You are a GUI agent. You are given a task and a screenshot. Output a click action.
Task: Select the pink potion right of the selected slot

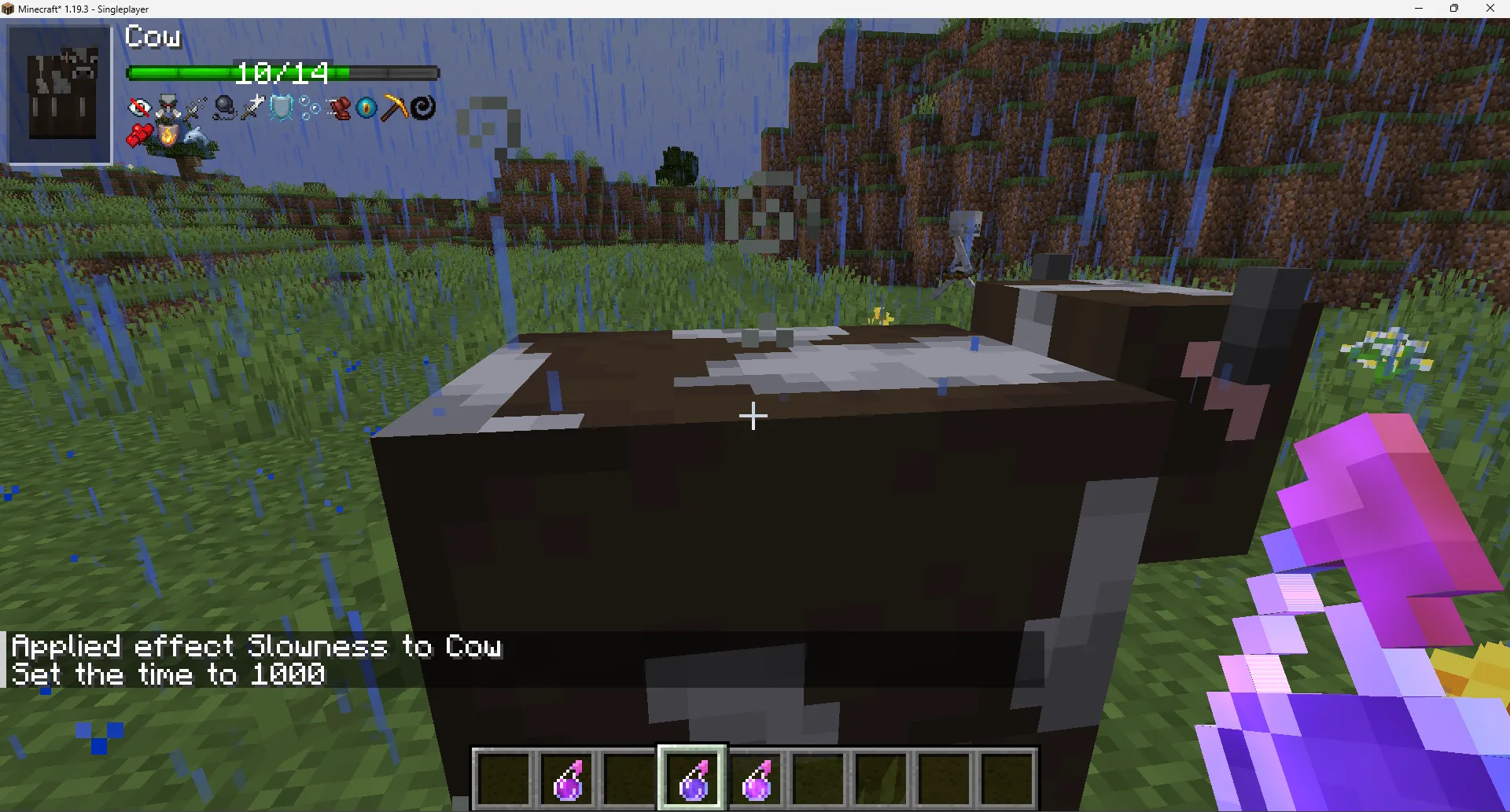click(756, 777)
